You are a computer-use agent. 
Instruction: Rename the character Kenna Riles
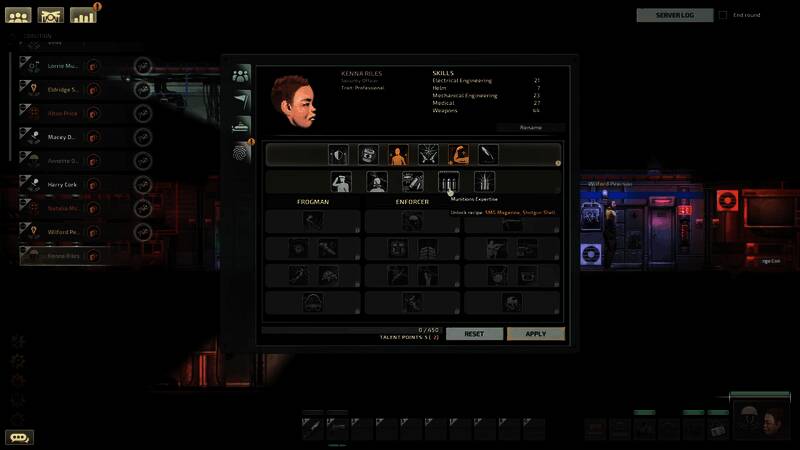coord(530,128)
